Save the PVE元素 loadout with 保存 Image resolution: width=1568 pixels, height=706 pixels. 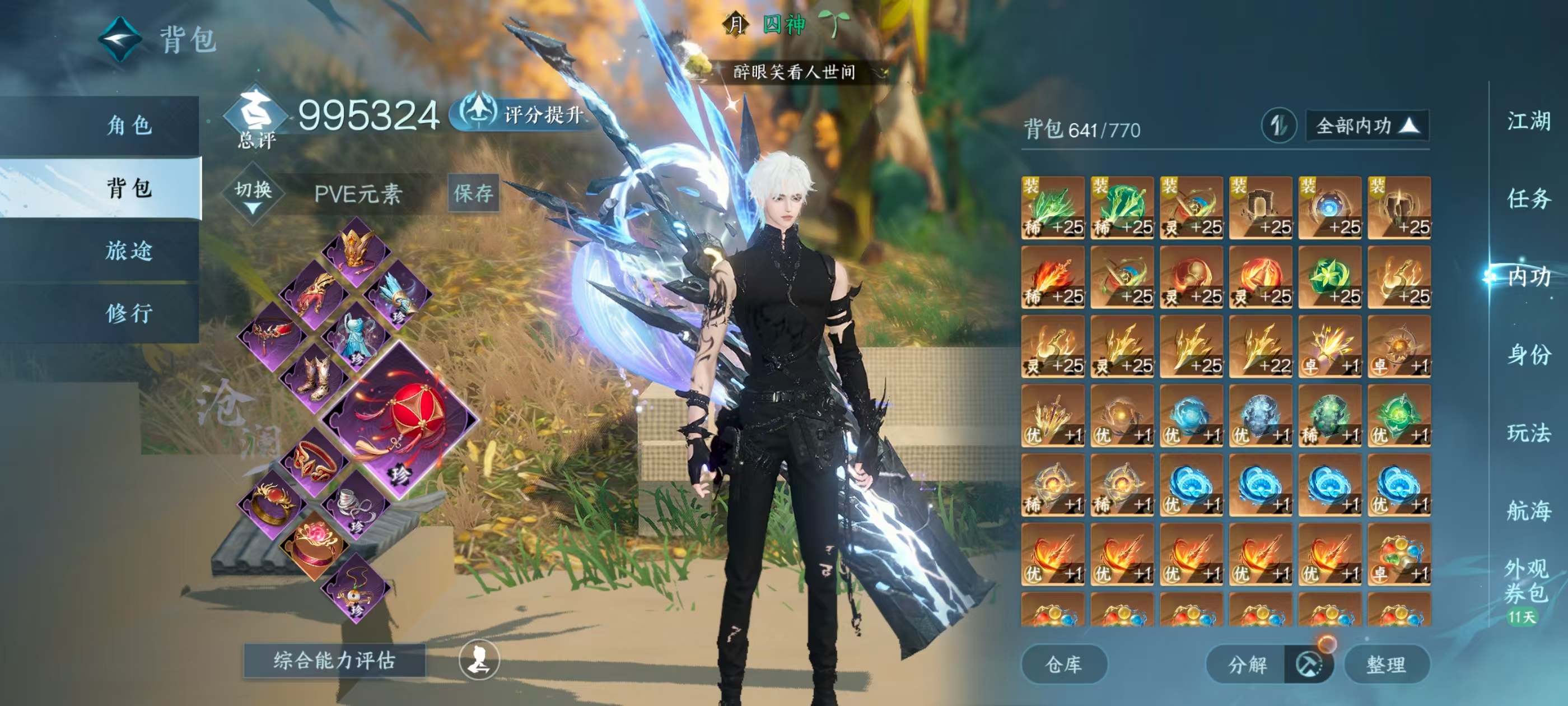click(x=474, y=194)
